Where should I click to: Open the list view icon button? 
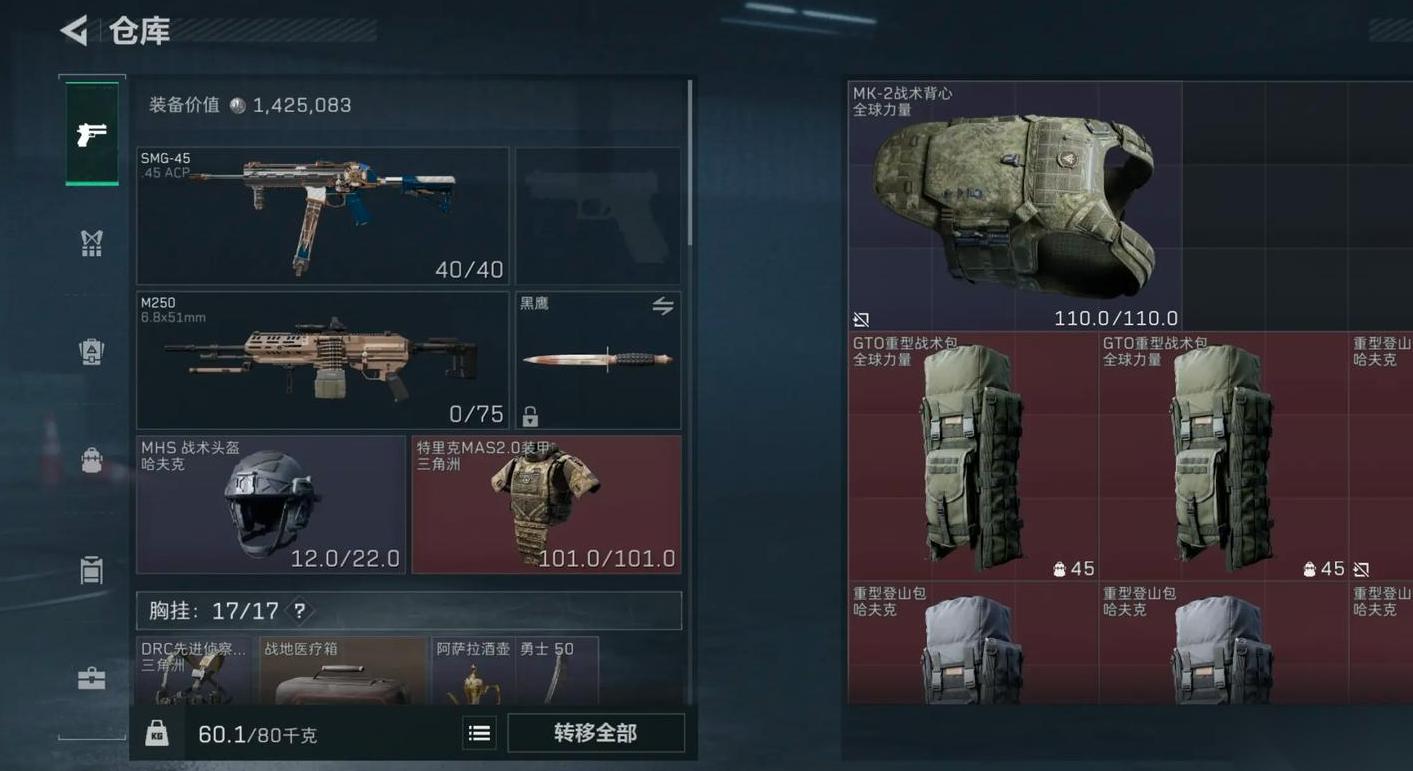480,734
